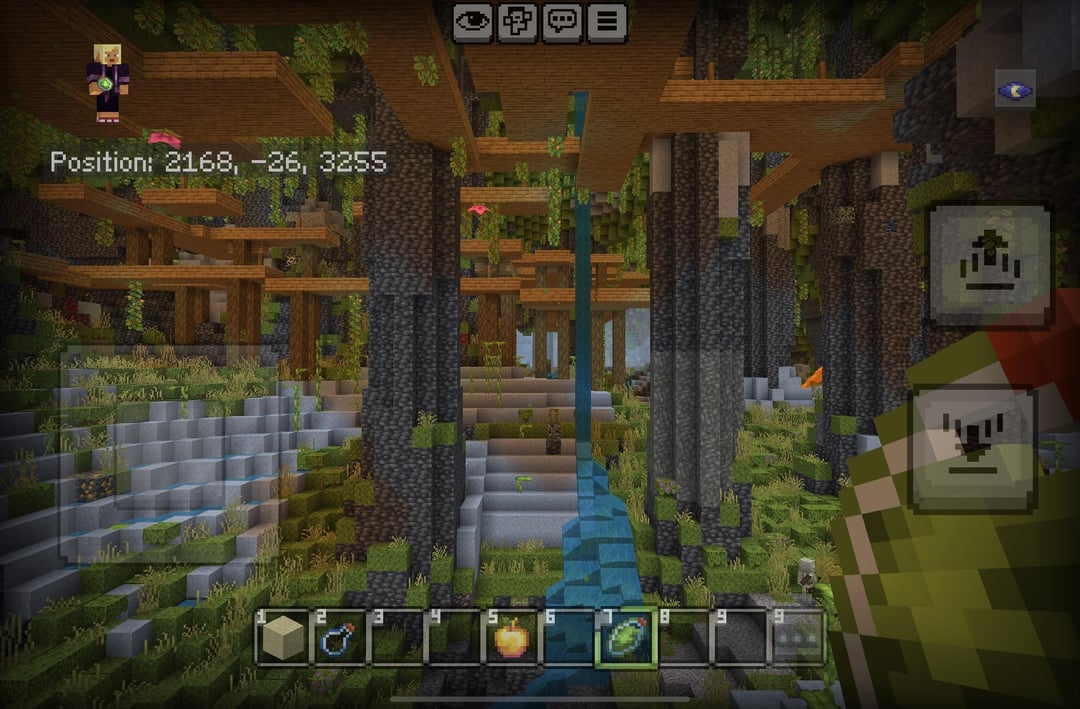This screenshot has height=709, width=1080.
Task: Open the chat speech bubble button
Action: pyautogui.click(x=563, y=22)
